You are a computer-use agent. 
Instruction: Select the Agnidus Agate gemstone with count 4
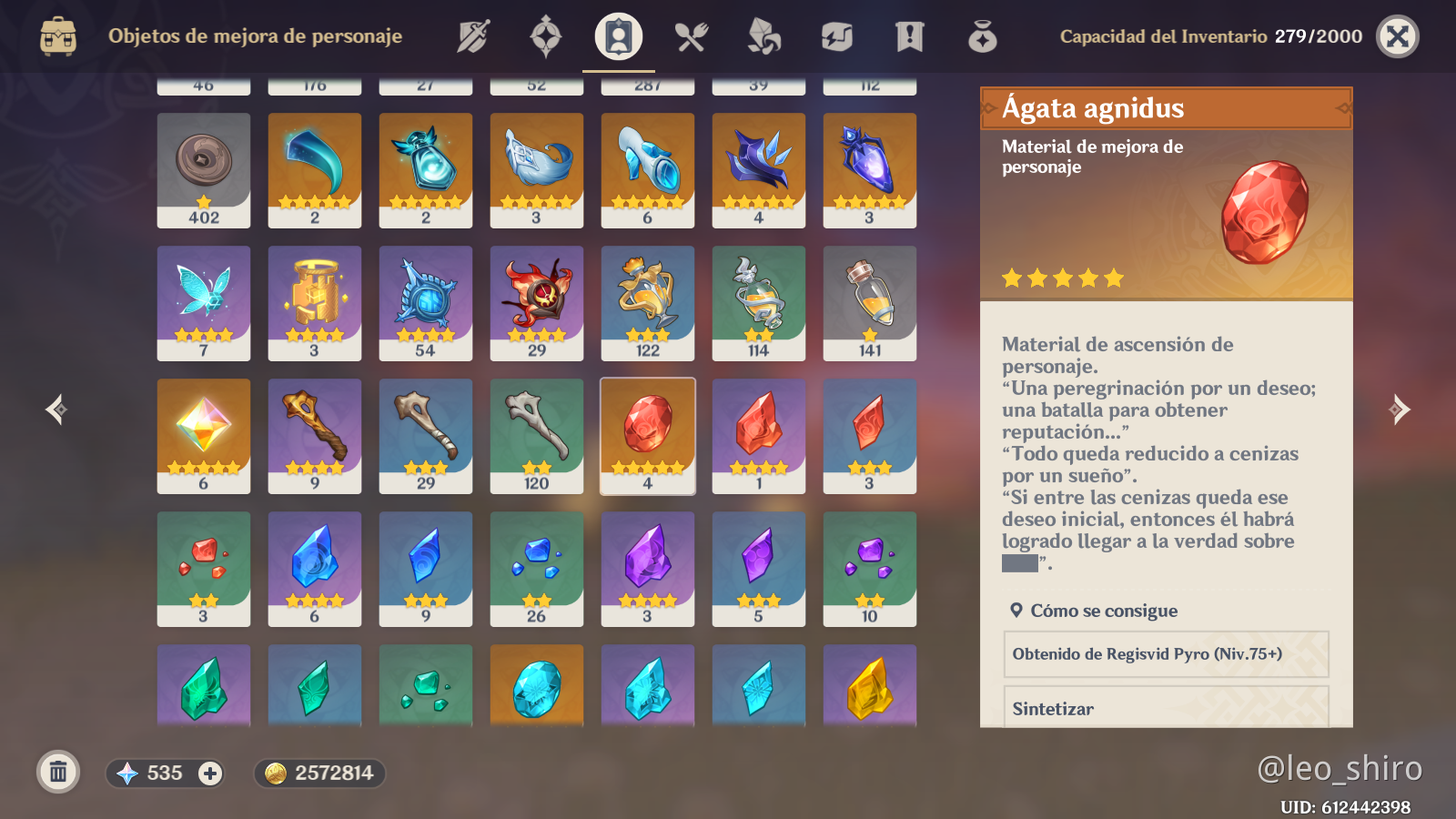[648, 436]
